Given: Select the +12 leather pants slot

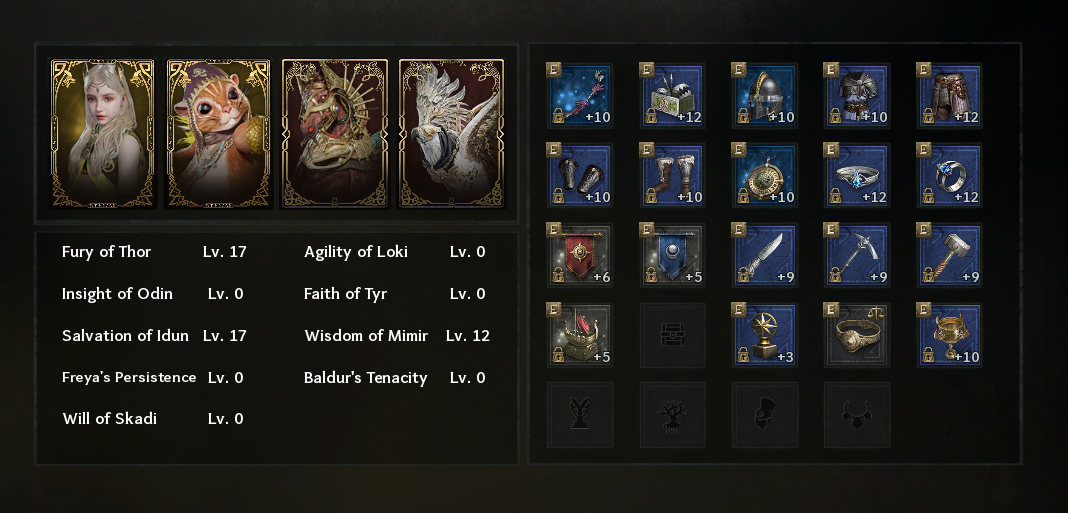Looking at the screenshot, I should tap(949, 96).
